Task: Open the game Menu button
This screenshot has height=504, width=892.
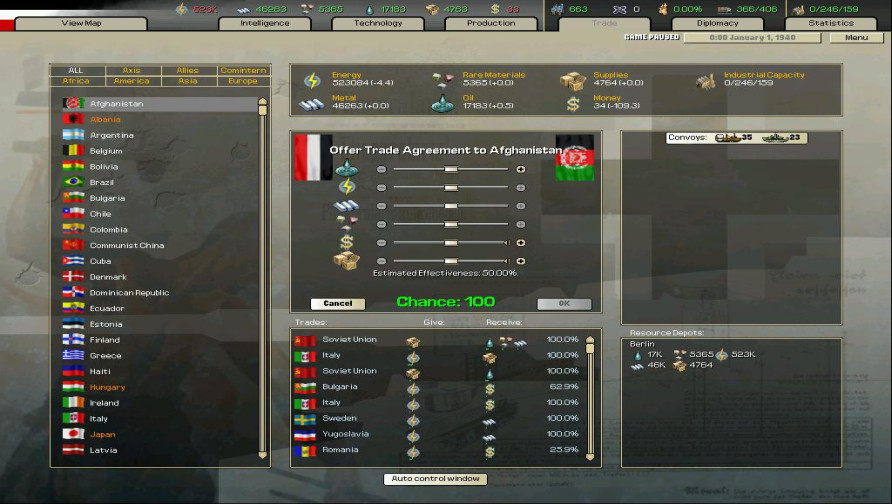Action: pos(856,38)
